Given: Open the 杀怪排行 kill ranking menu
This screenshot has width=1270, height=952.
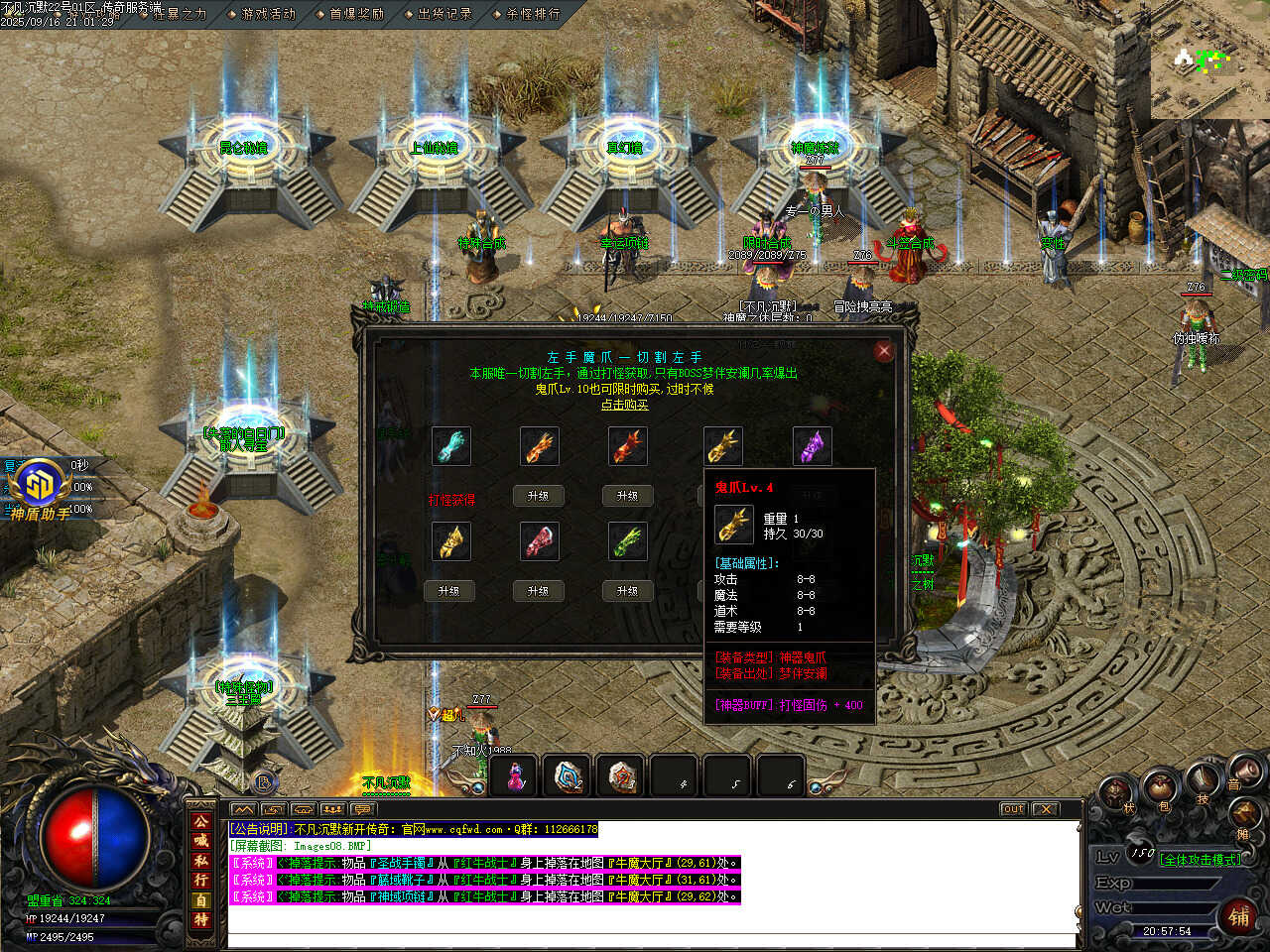Looking at the screenshot, I should coord(533,14).
